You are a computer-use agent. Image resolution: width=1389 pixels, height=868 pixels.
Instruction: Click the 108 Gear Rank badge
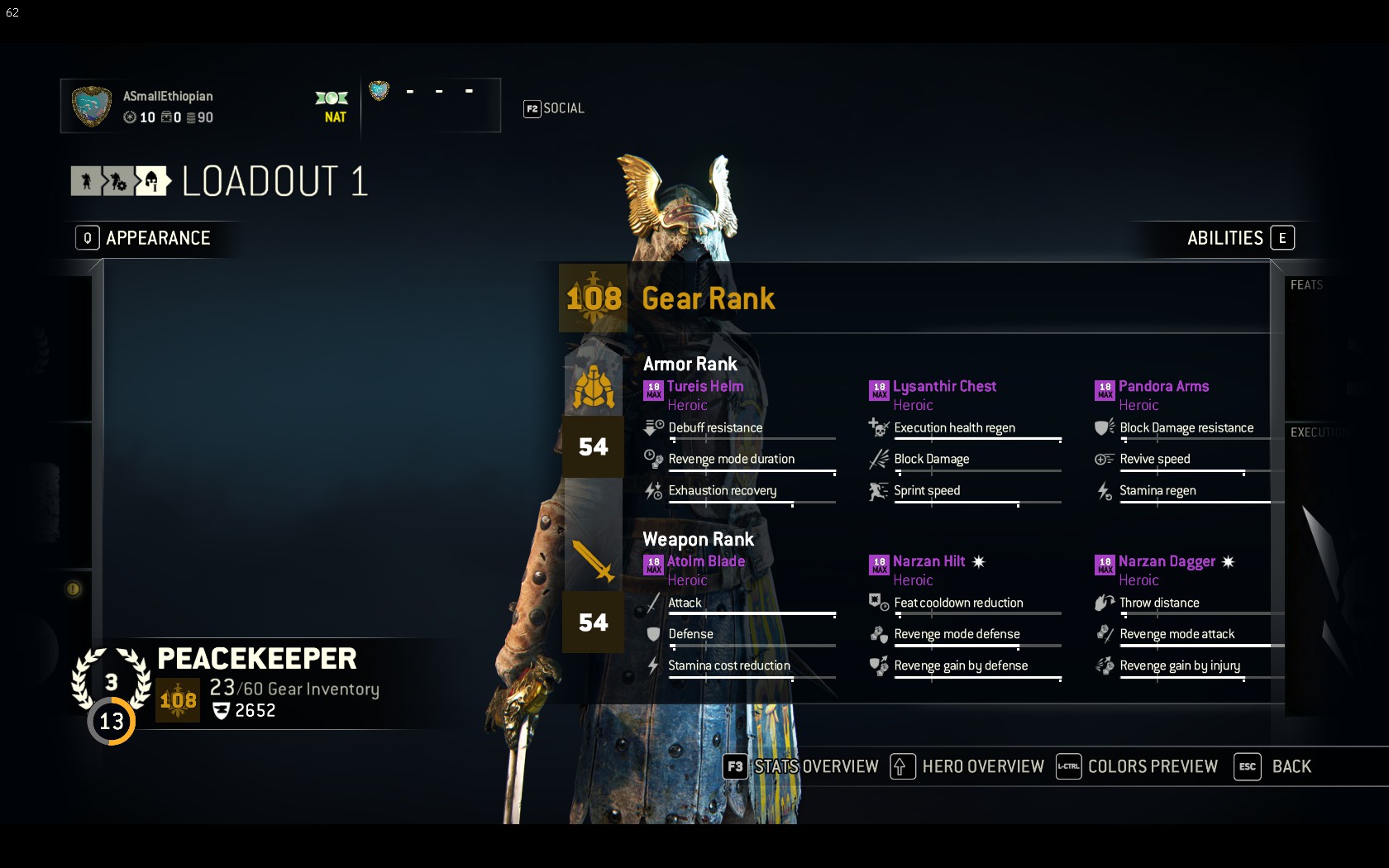click(x=594, y=298)
